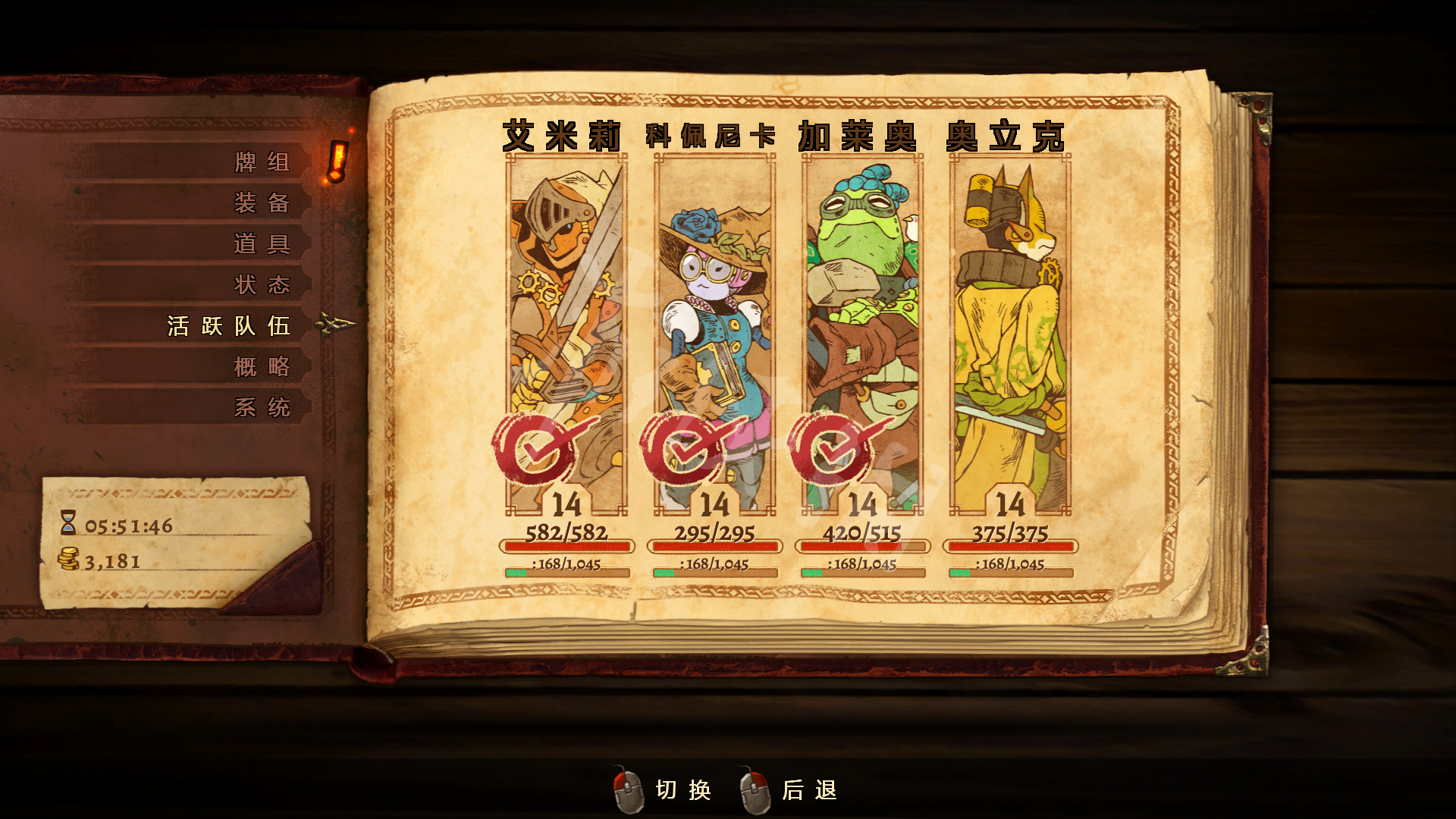Select the 道具 items menu entry
This screenshot has width=1456, height=819.
point(262,244)
